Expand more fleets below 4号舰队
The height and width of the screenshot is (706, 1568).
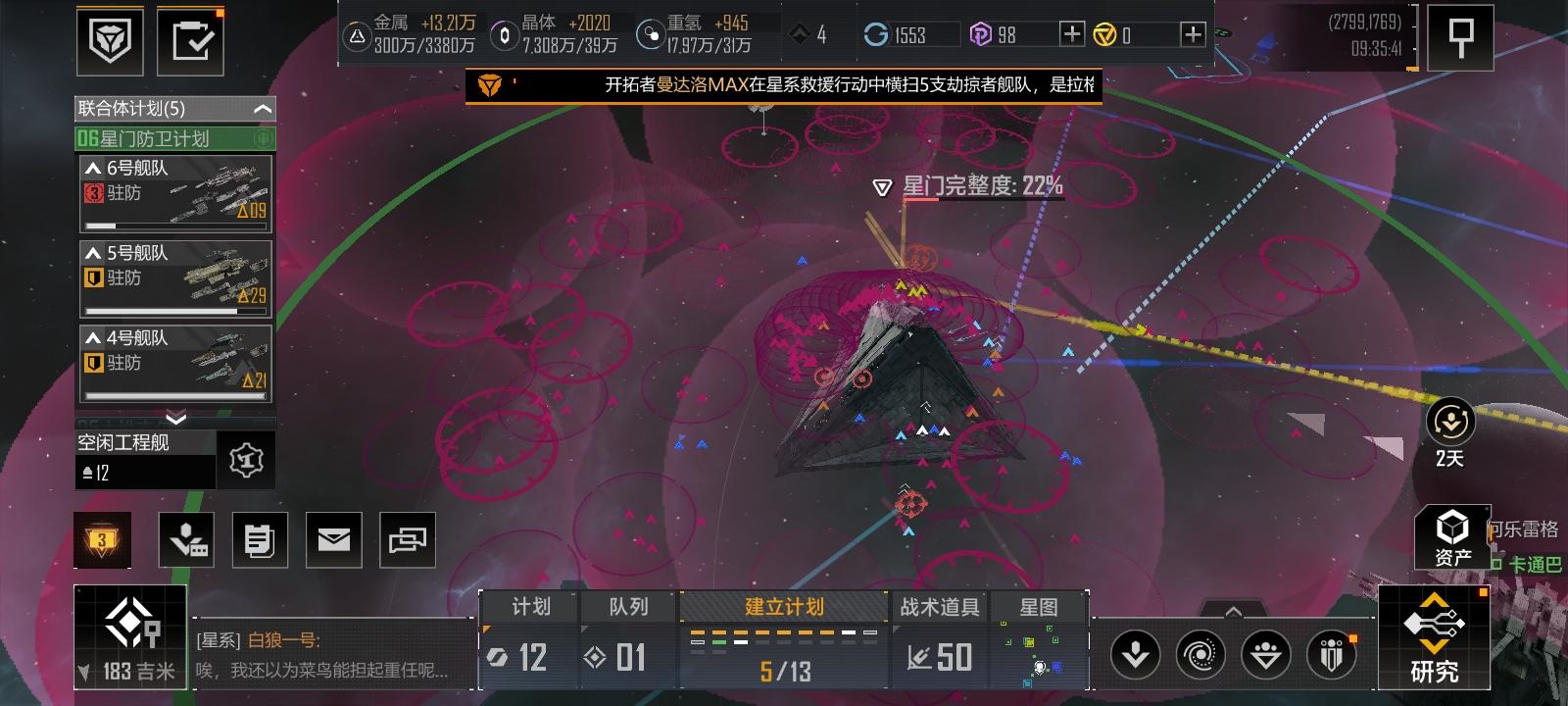pos(174,417)
